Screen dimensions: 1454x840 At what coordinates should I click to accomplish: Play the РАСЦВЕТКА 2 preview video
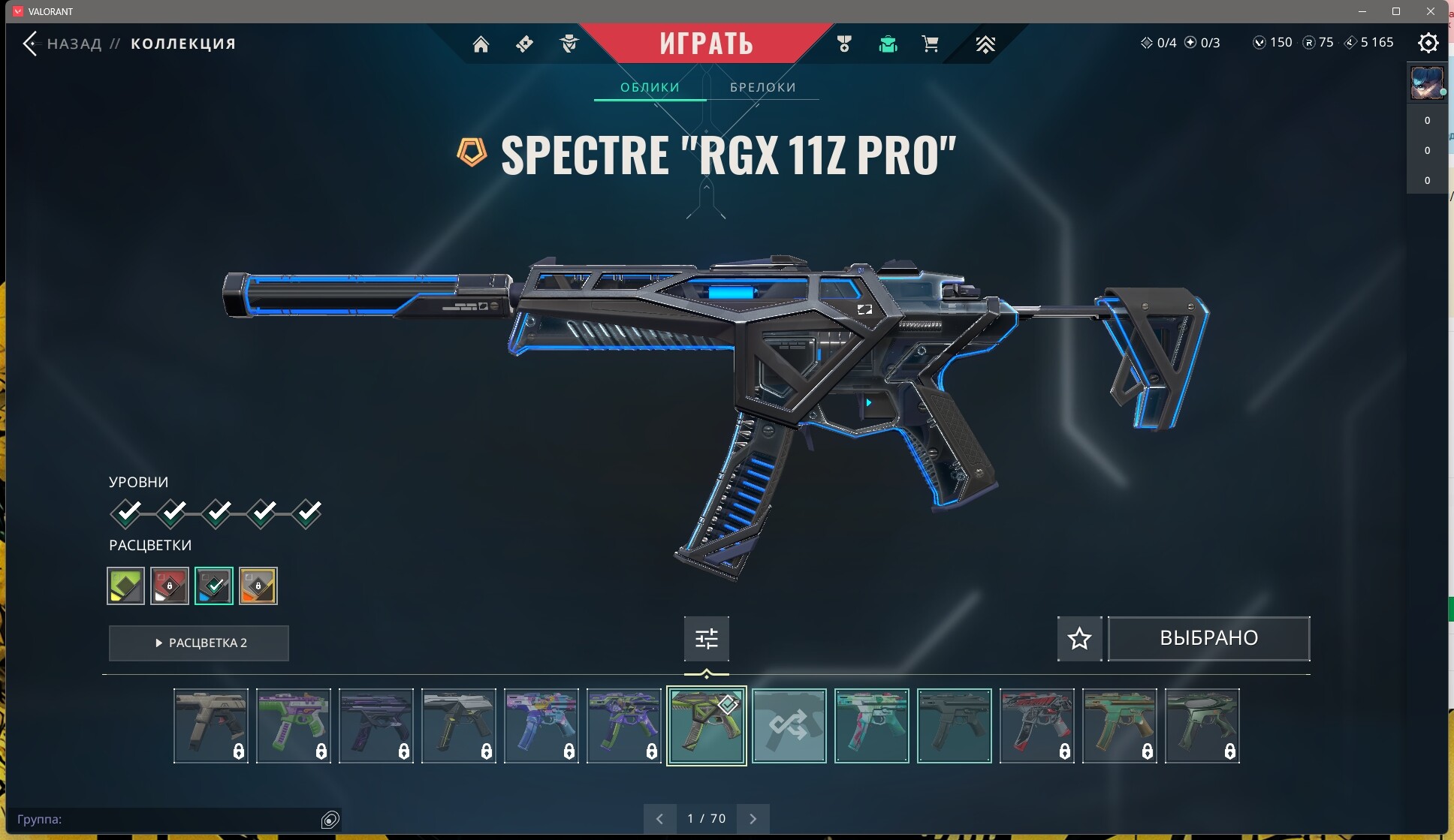199,643
